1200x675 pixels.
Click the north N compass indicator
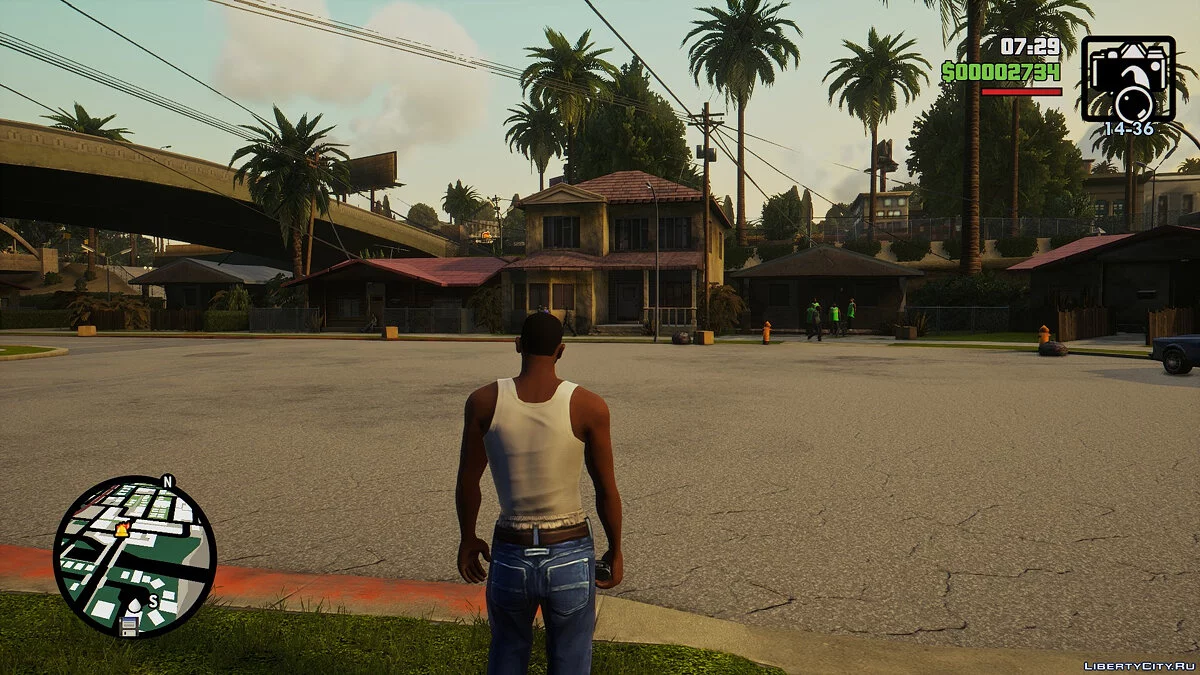(x=167, y=481)
